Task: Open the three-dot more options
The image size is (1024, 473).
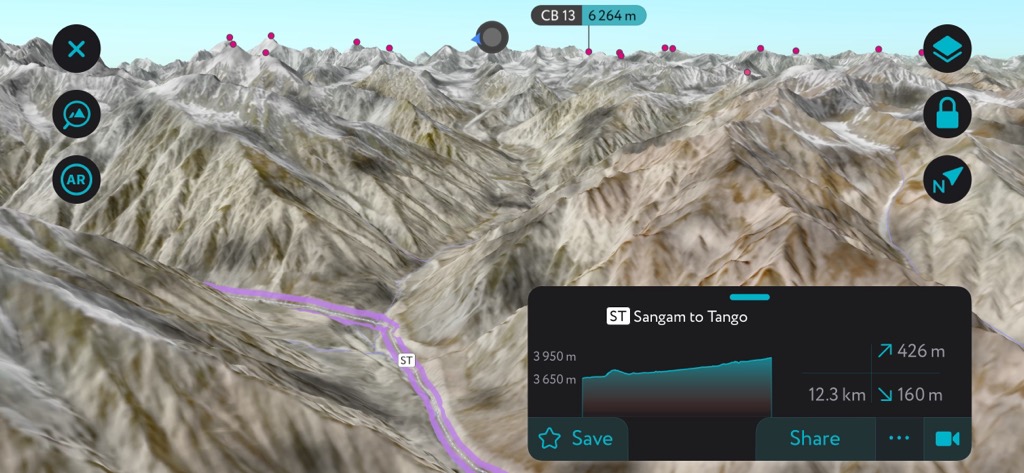Action: (x=899, y=438)
